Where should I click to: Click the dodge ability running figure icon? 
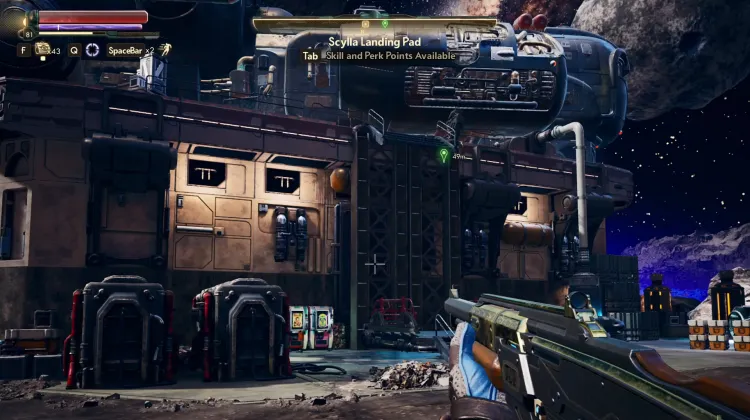[x=165, y=49]
